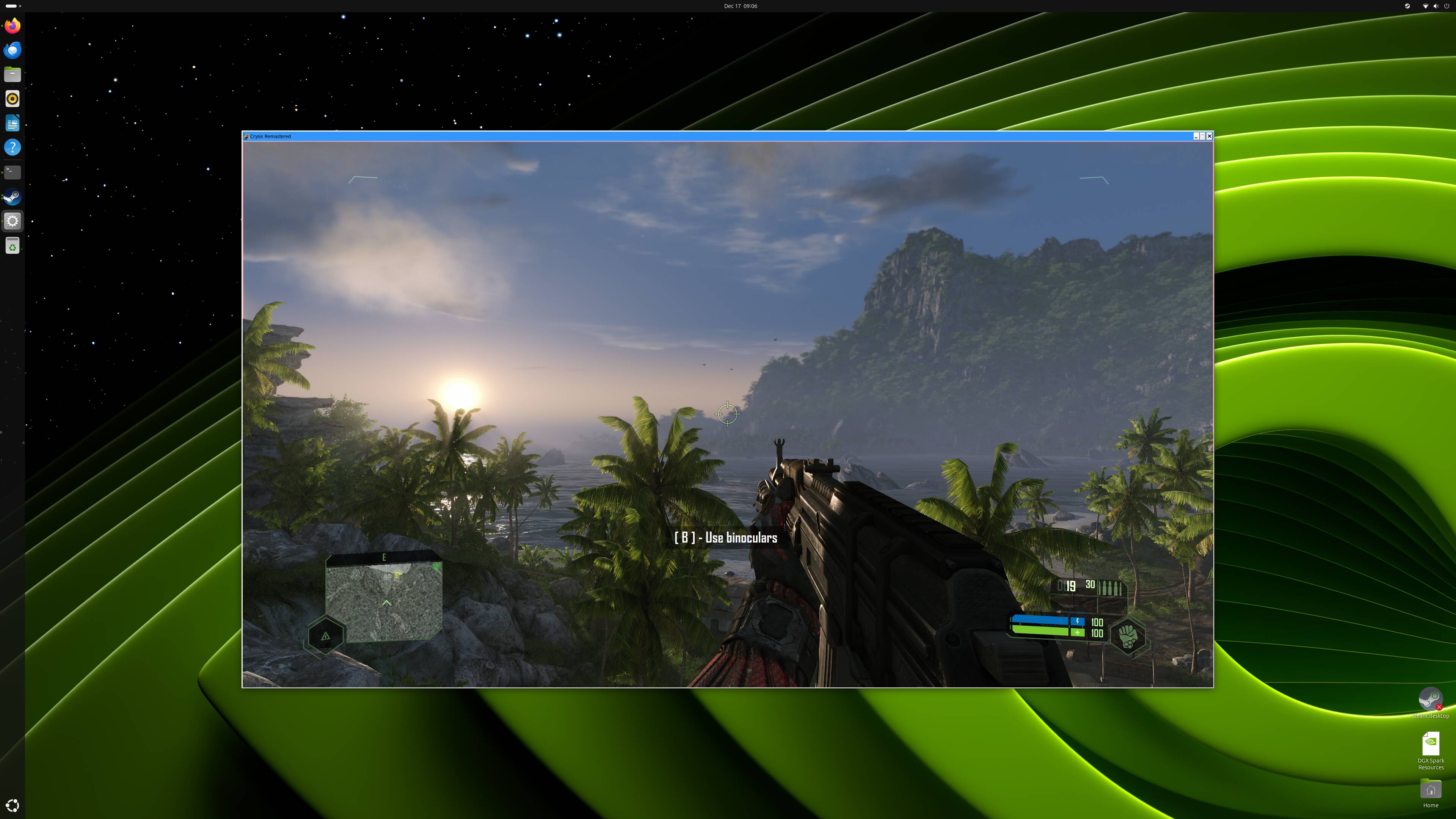
Task: Select the hexagonal warning triangle icon
Action: click(x=326, y=637)
